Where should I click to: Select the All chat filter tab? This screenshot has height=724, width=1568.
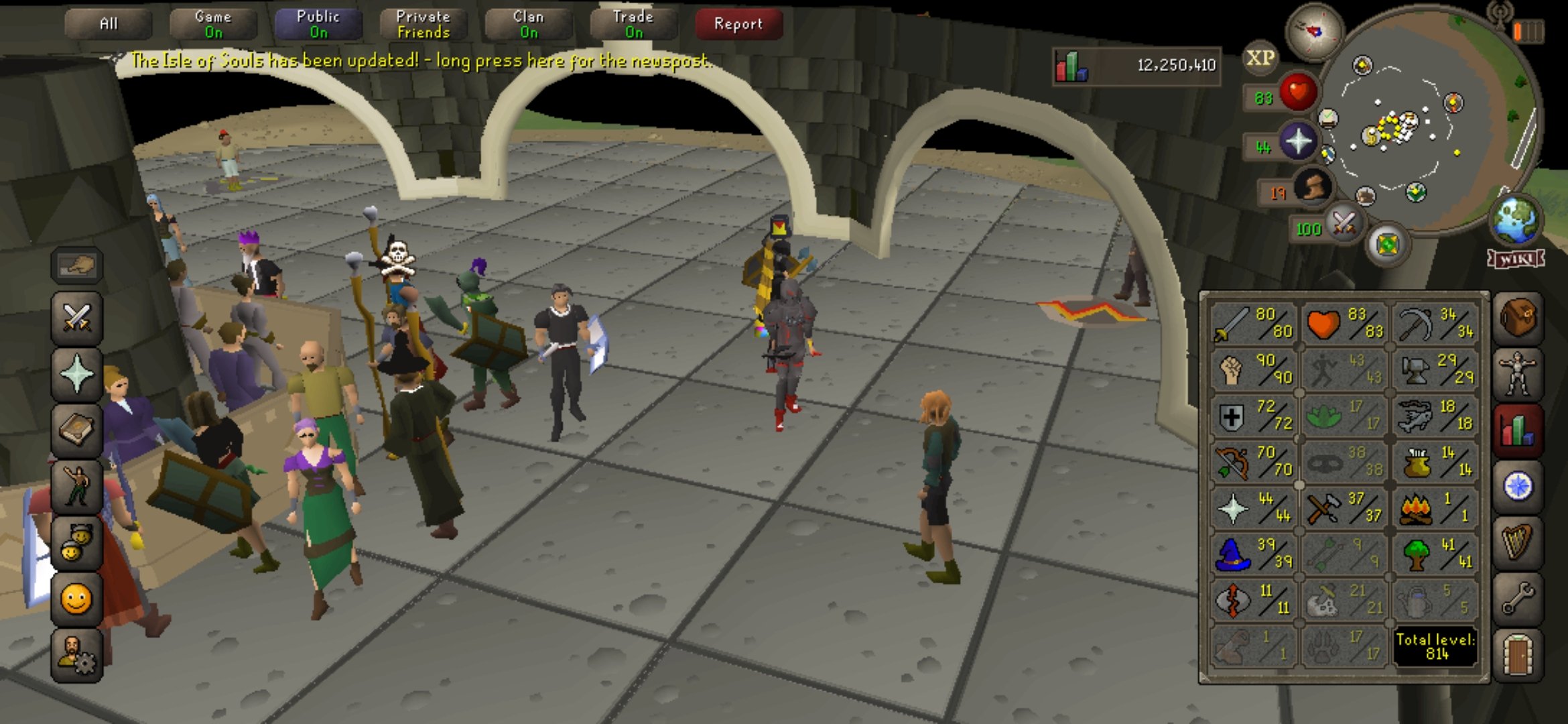[x=108, y=24]
